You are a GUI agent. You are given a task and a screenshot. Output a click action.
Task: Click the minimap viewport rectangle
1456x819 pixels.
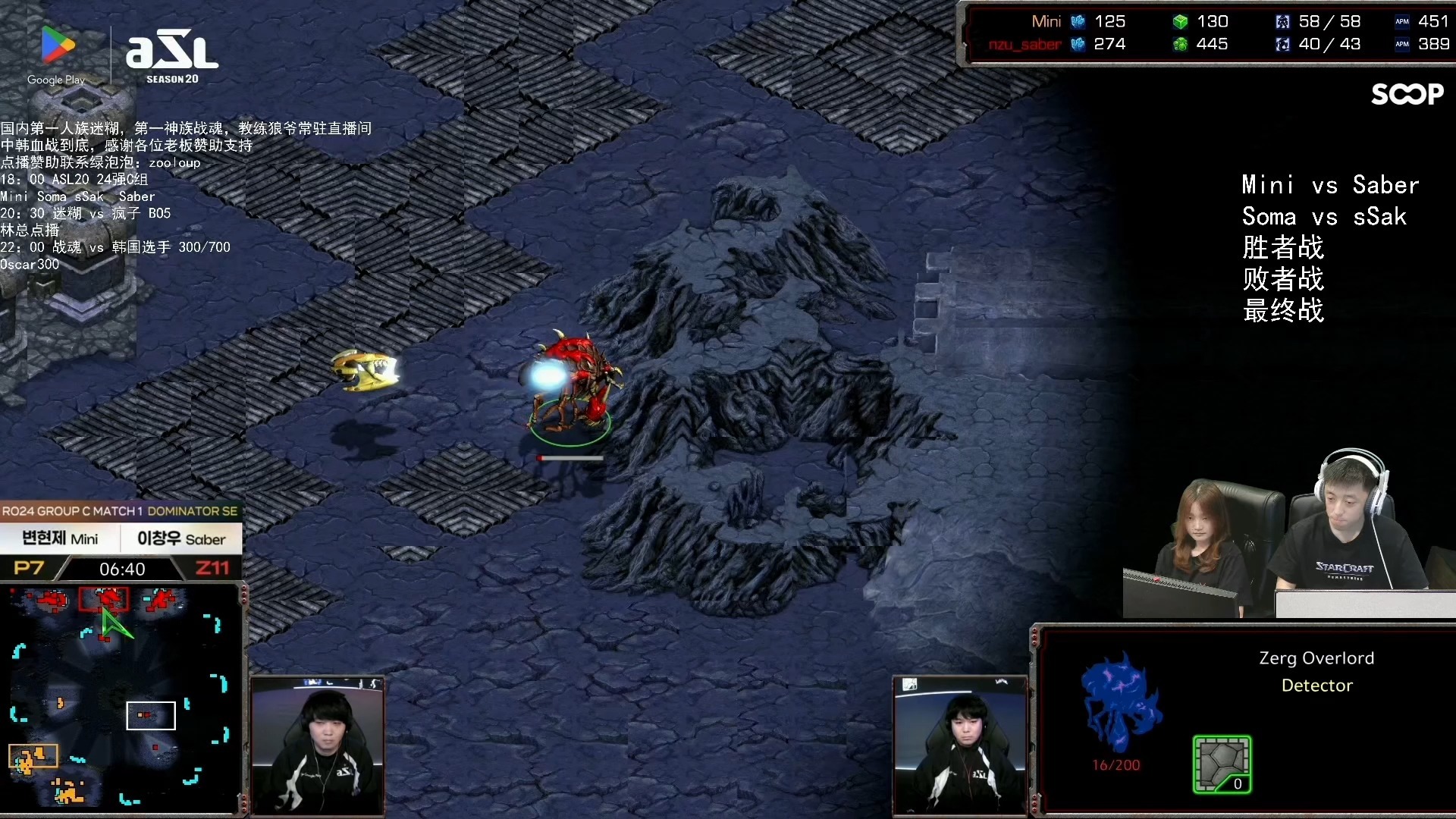tap(150, 714)
